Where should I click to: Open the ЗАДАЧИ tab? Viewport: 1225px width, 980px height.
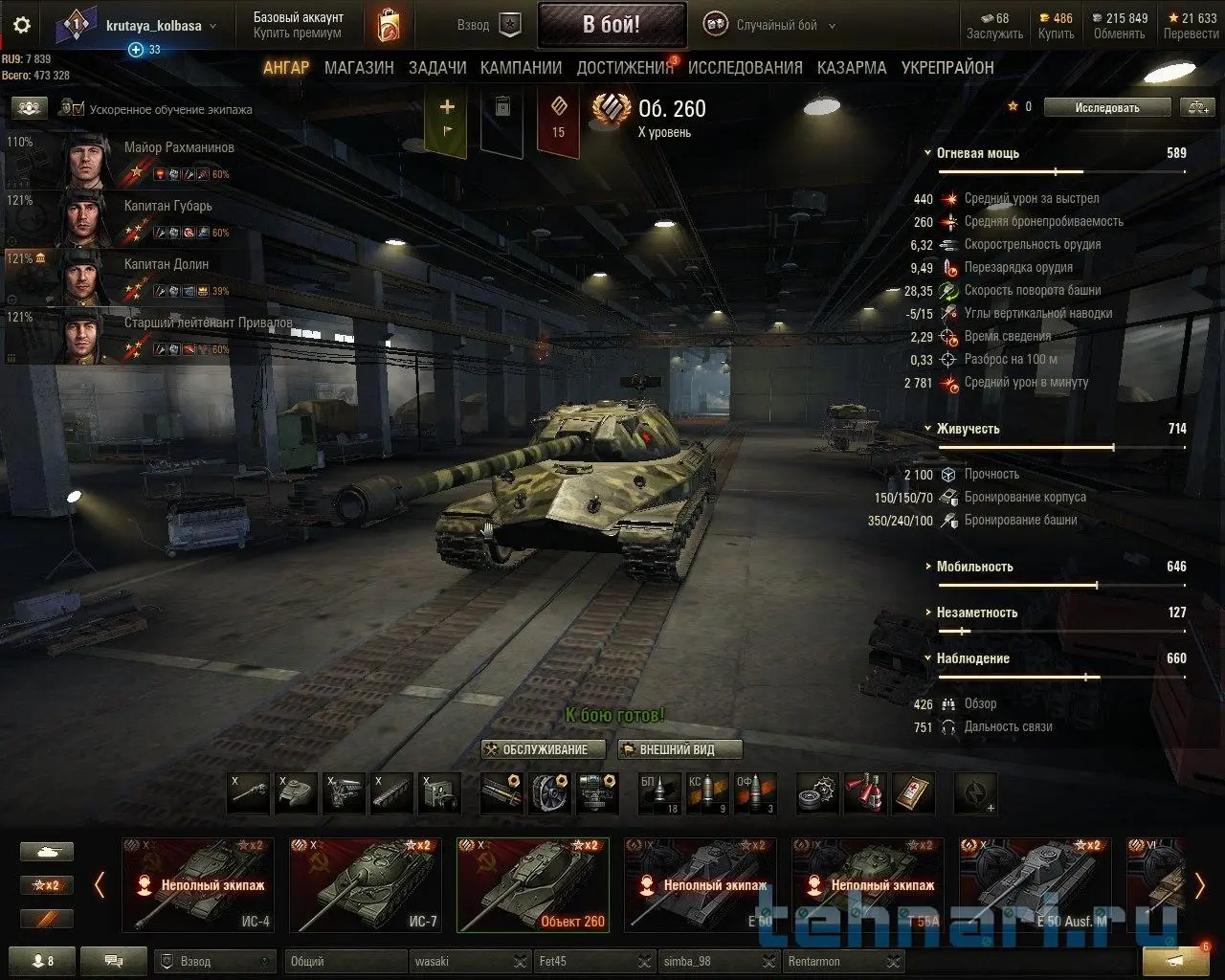[437, 68]
